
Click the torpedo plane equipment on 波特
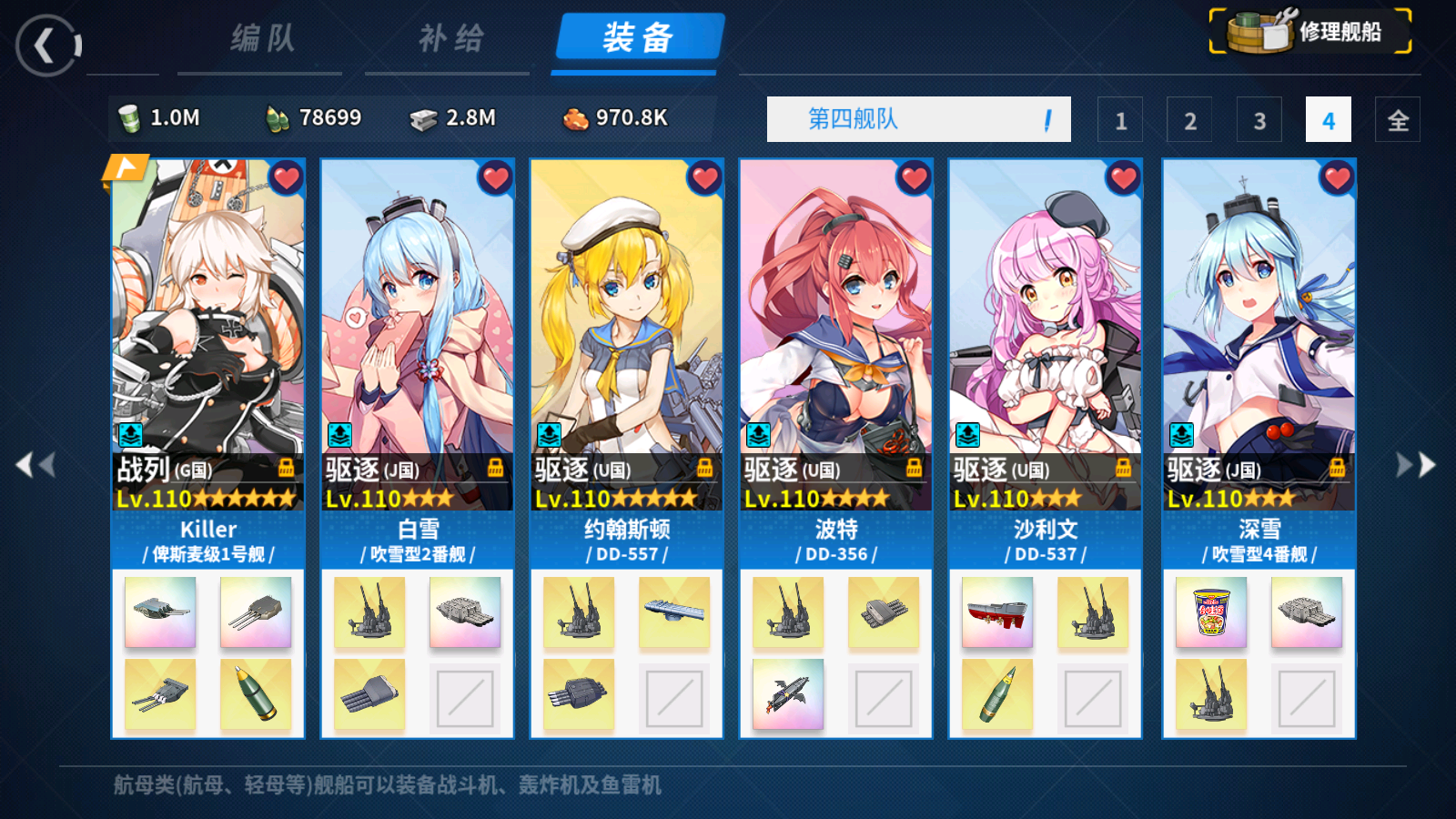[x=789, y=693]
